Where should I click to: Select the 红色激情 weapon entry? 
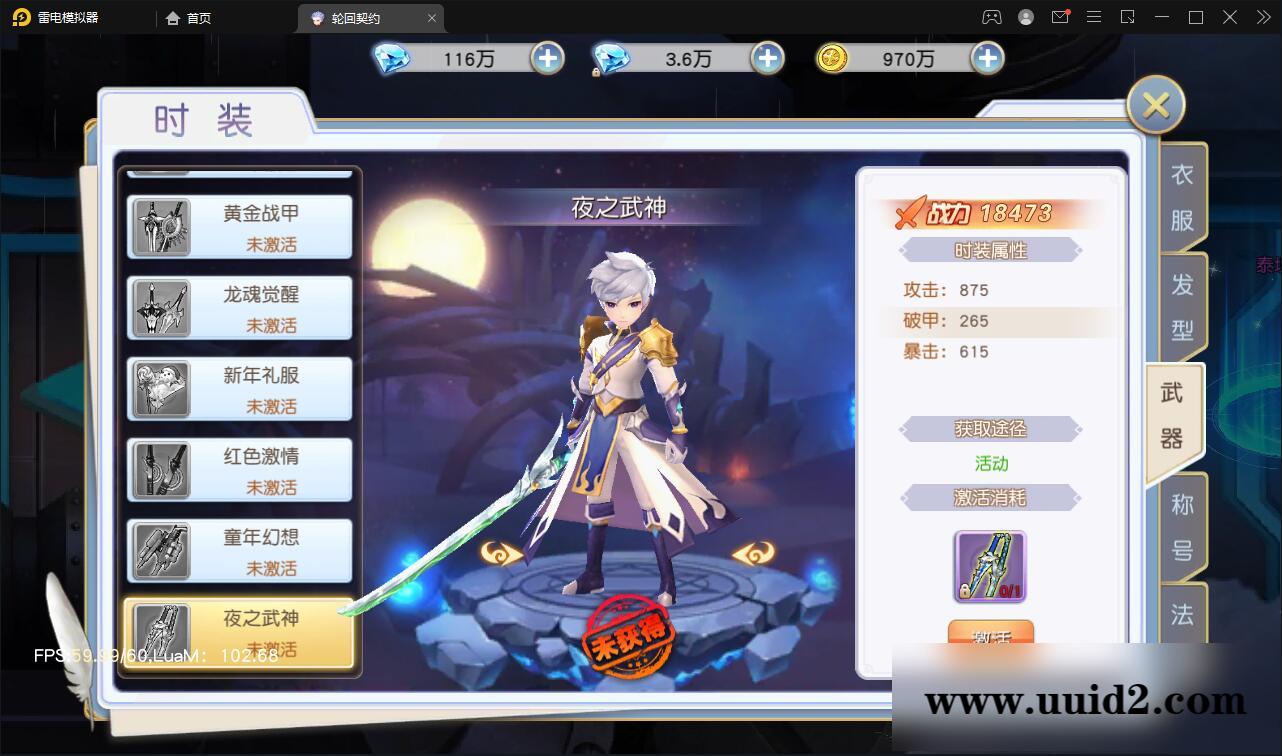[238, 470]
